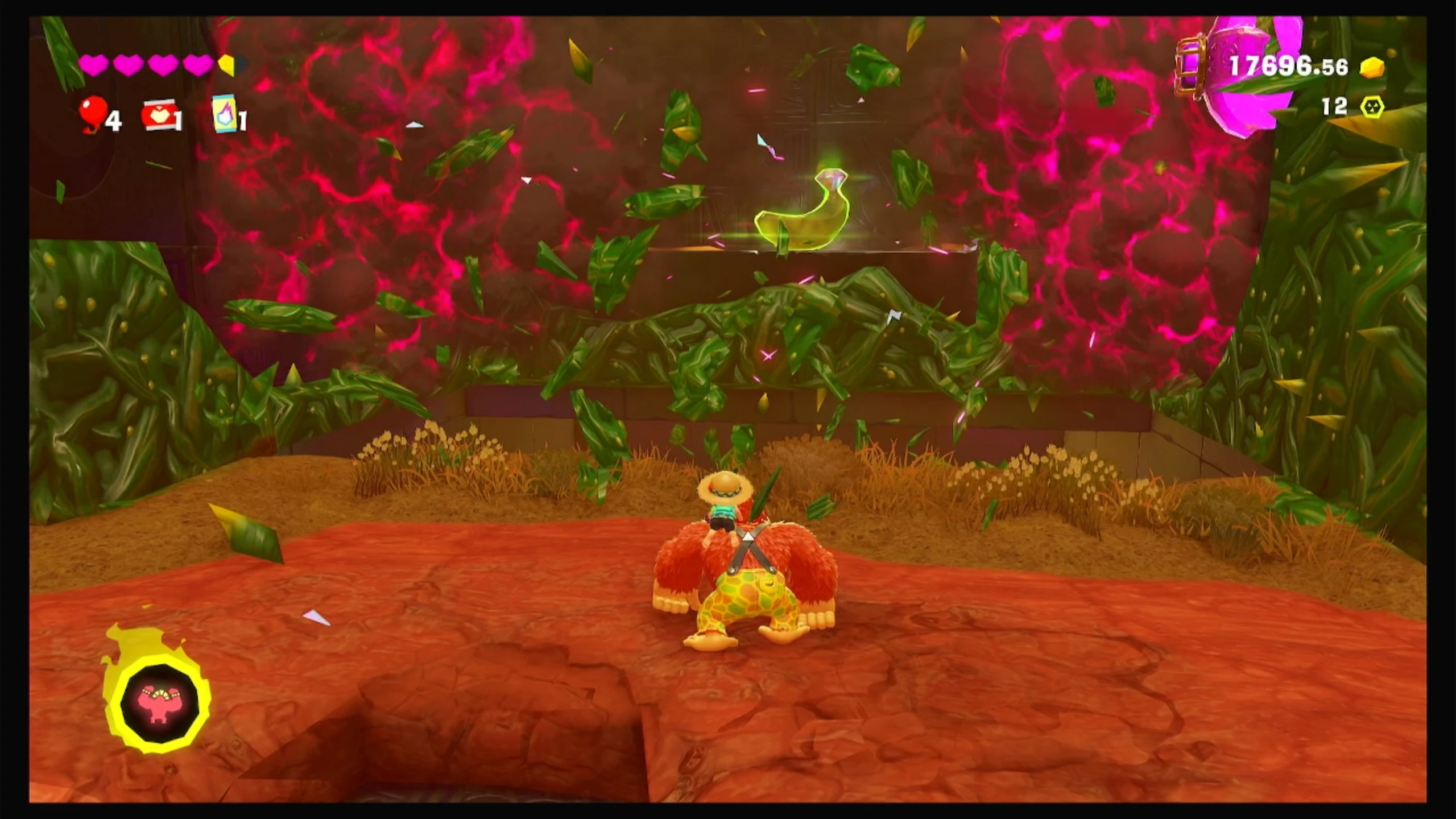Use the red heart juice can
Screen dimensions: 1456x819
point(159,115)
